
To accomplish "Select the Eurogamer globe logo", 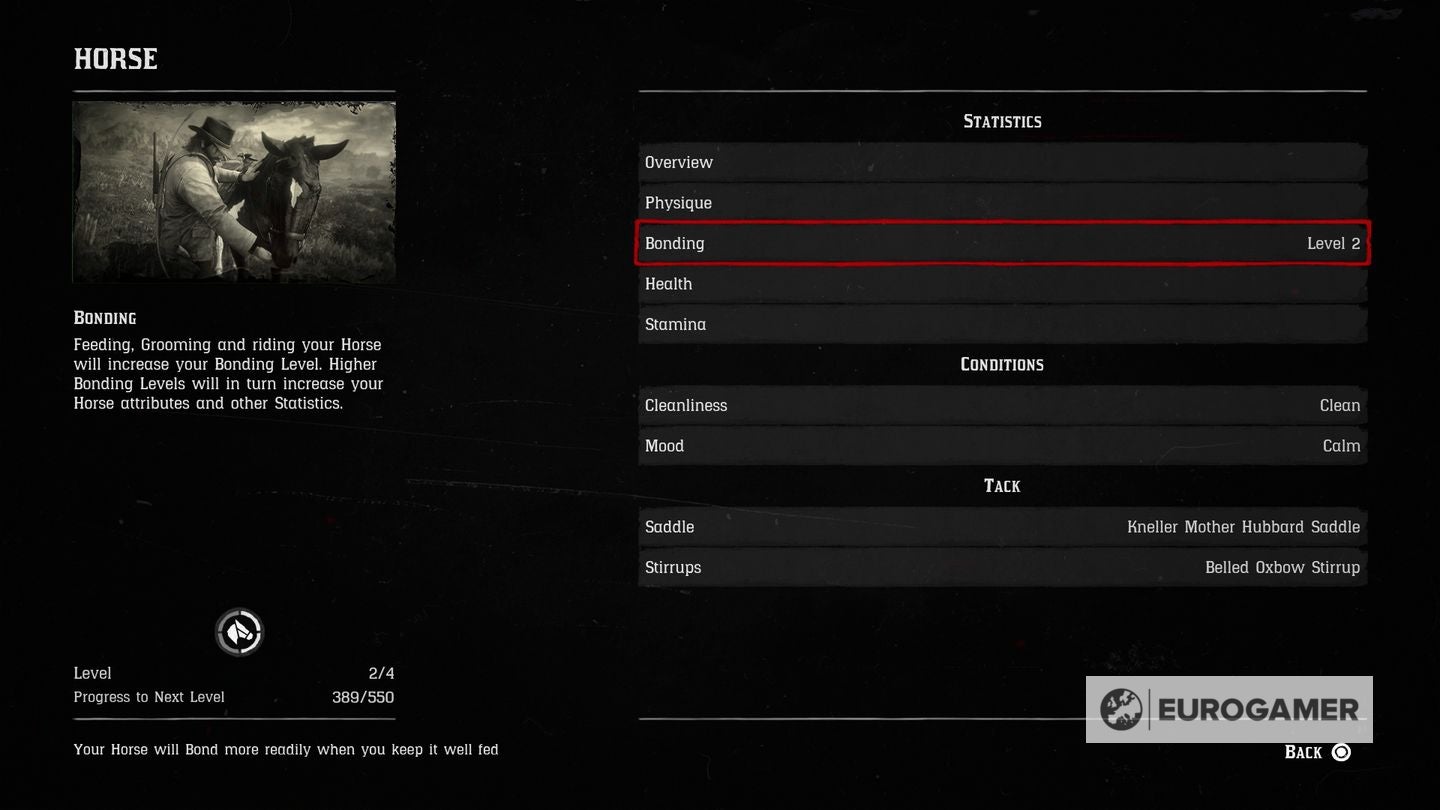I will tap(1120, 709).
